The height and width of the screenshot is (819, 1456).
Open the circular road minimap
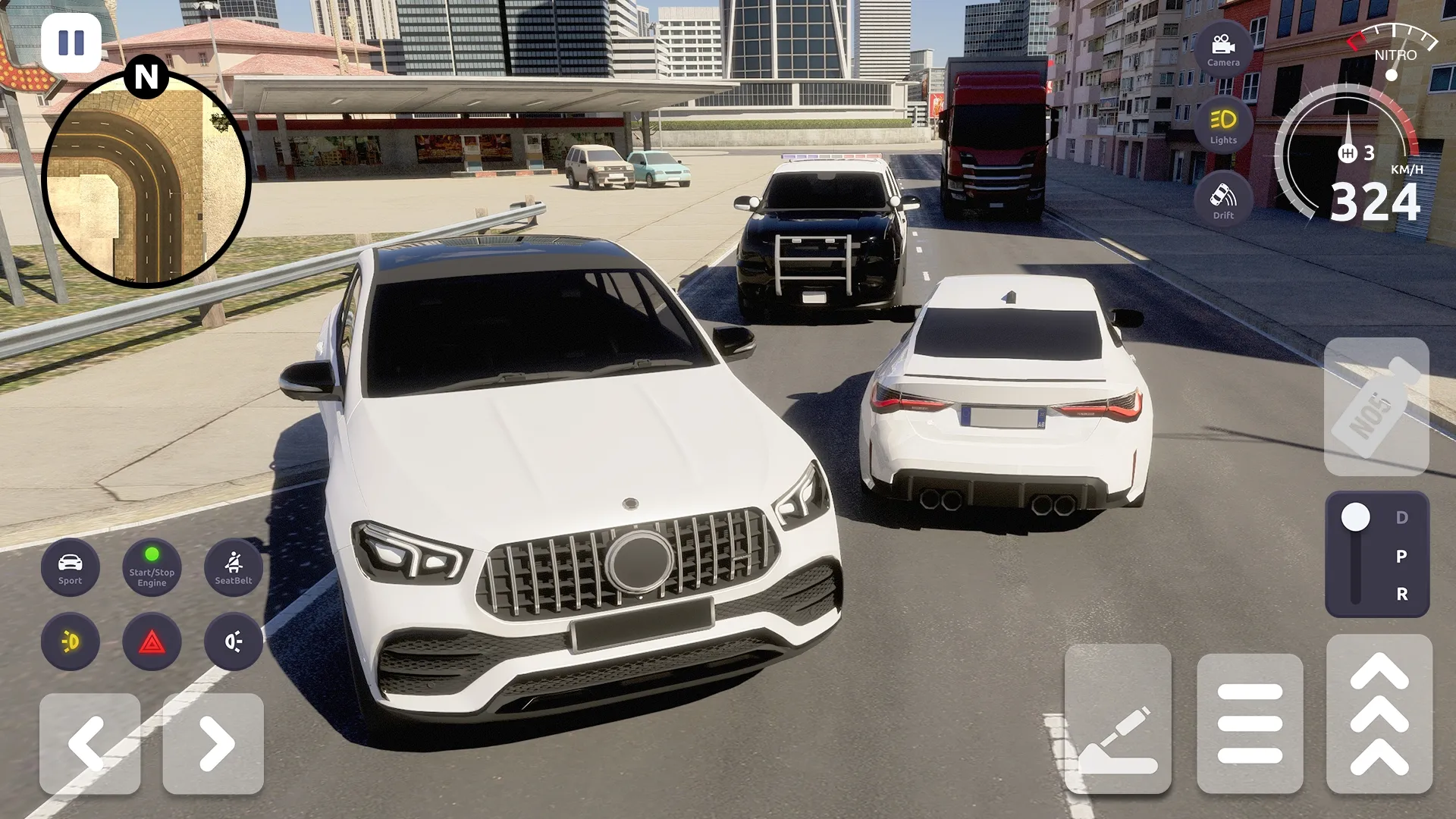tap(146, 180)
